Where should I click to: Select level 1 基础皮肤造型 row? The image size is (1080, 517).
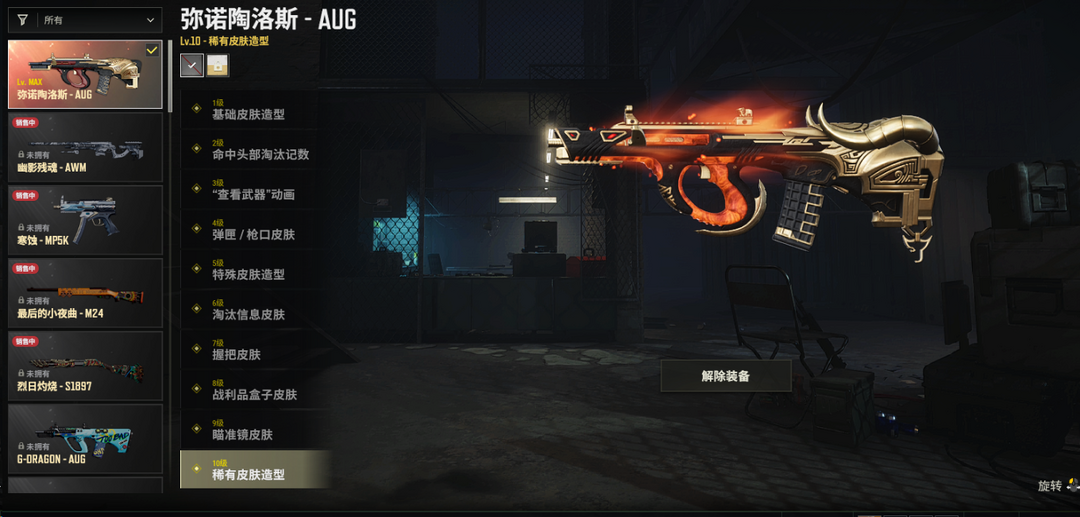255,110
